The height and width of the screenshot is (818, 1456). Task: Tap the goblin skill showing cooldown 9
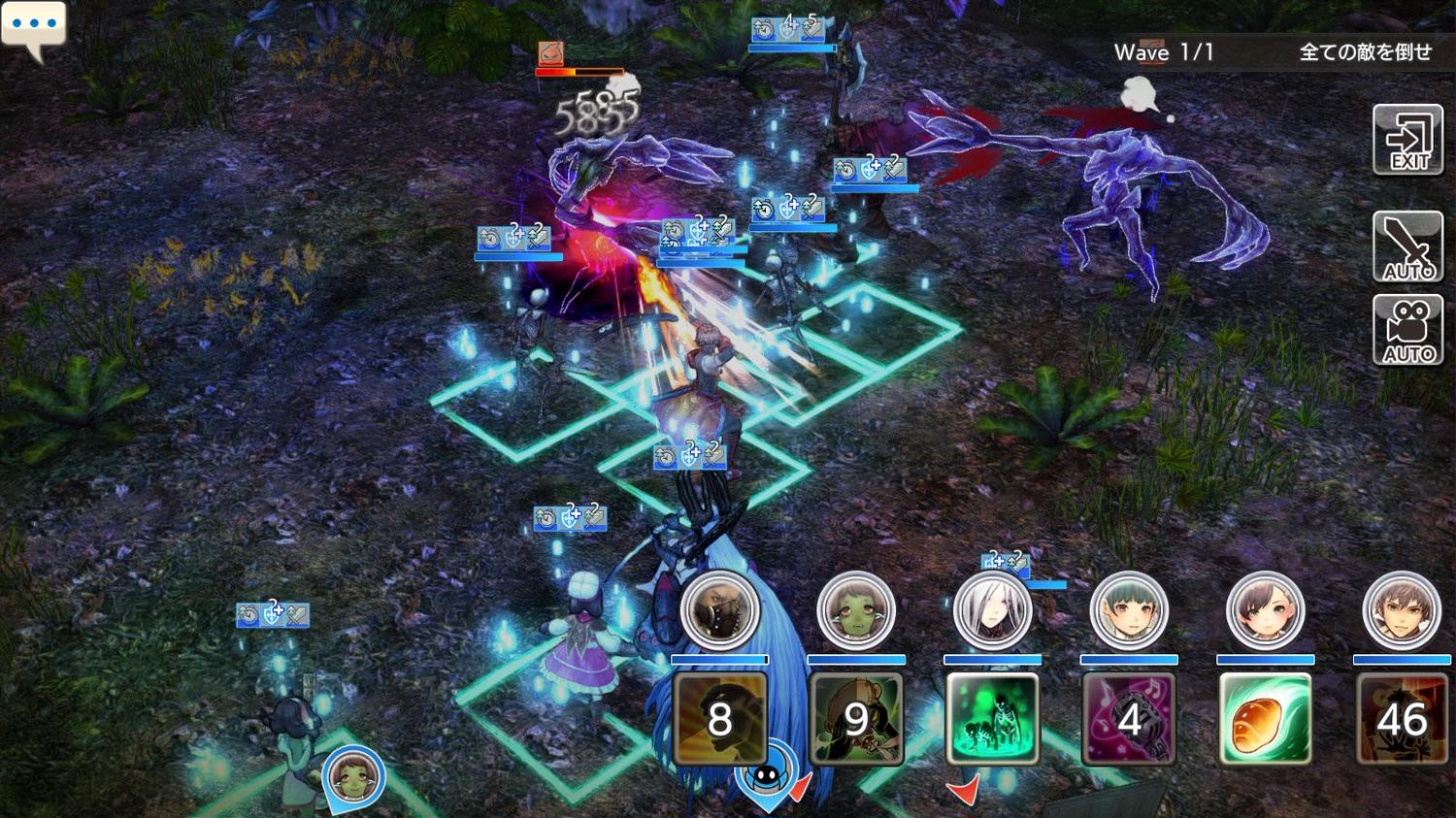pyautogui.click(x=855, y=718)
